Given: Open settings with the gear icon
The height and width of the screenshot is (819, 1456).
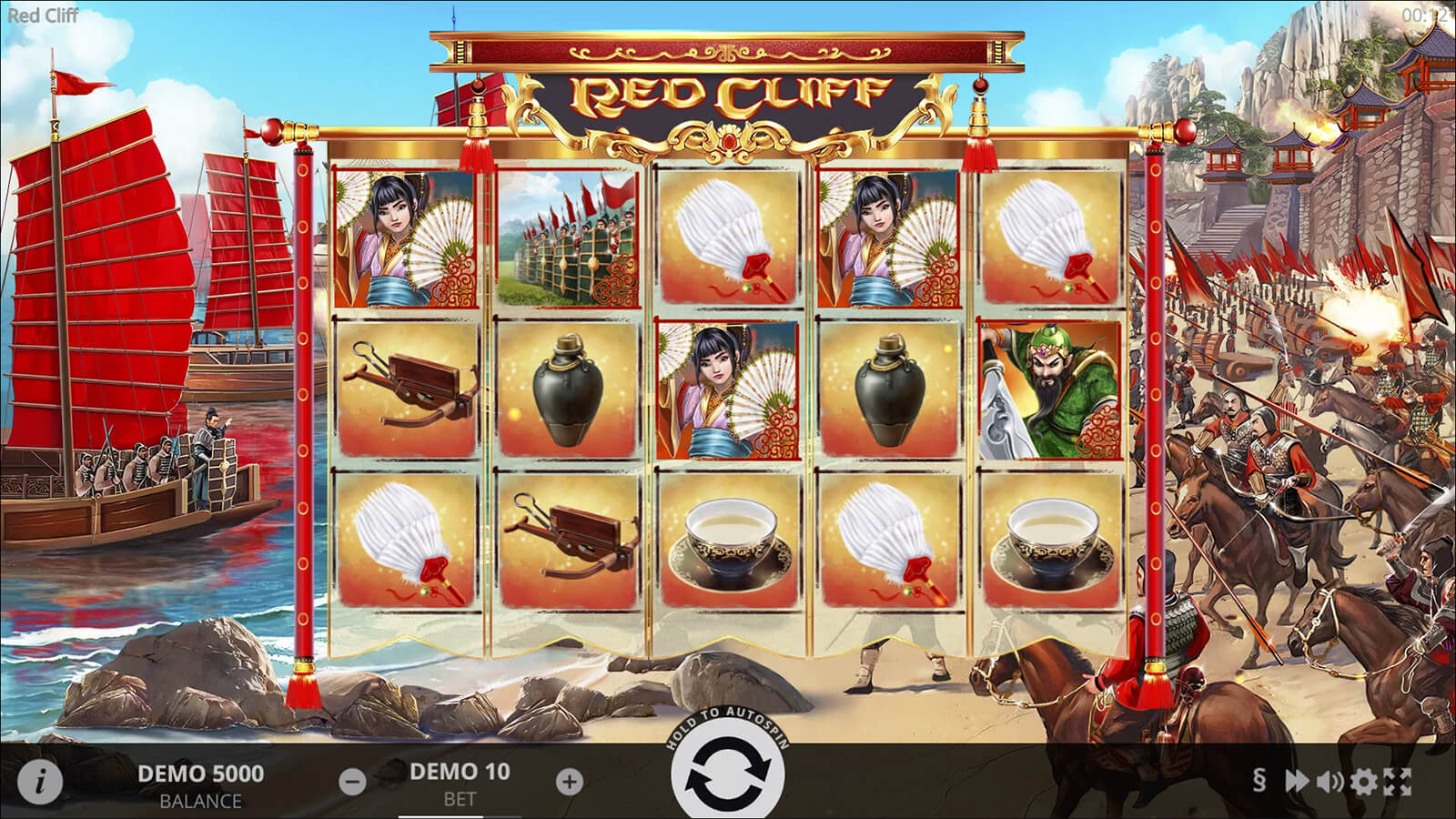Looking at the screenshot, I should tap(1363, 781).
